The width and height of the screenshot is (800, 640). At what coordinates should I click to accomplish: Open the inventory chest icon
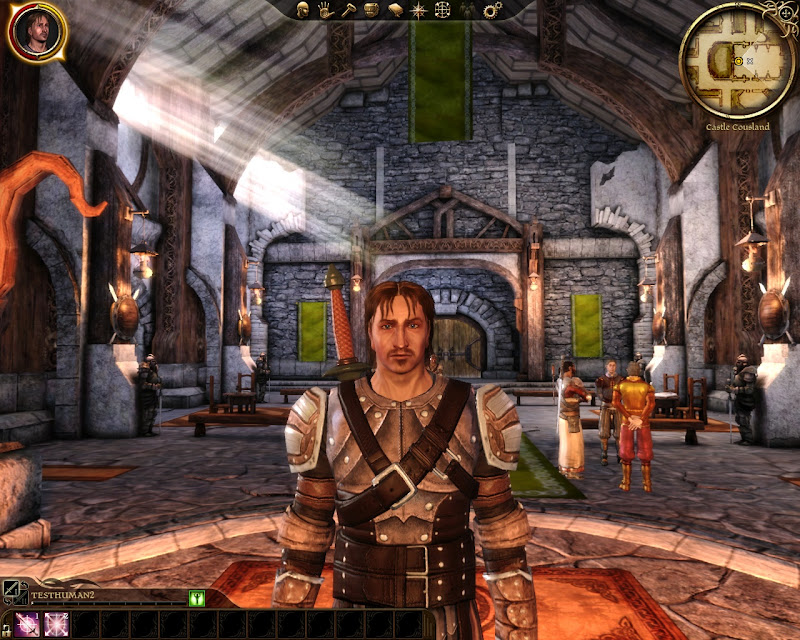[x=371, y=10]
